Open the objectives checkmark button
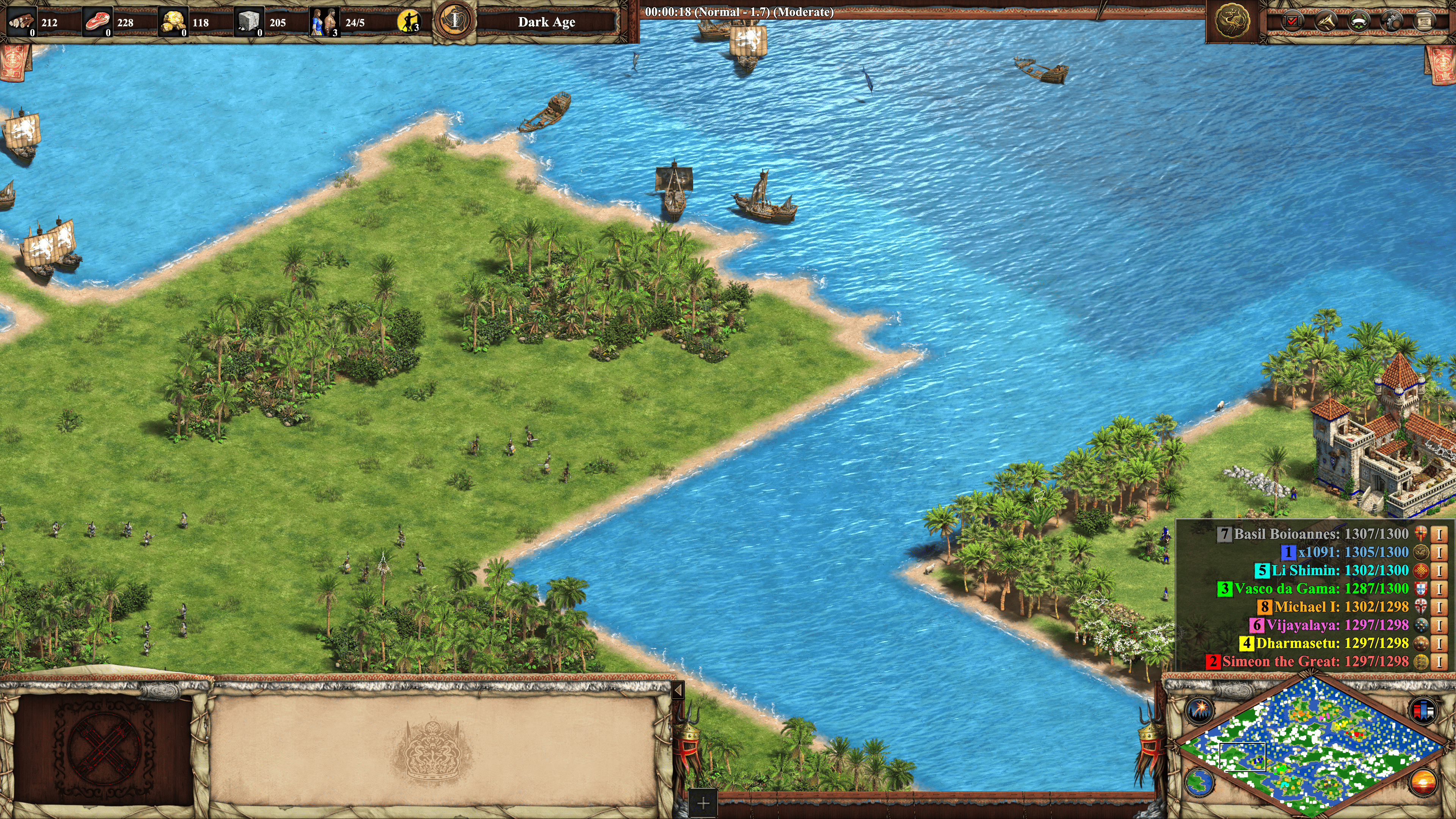1456x819 pixels. 1292,22
